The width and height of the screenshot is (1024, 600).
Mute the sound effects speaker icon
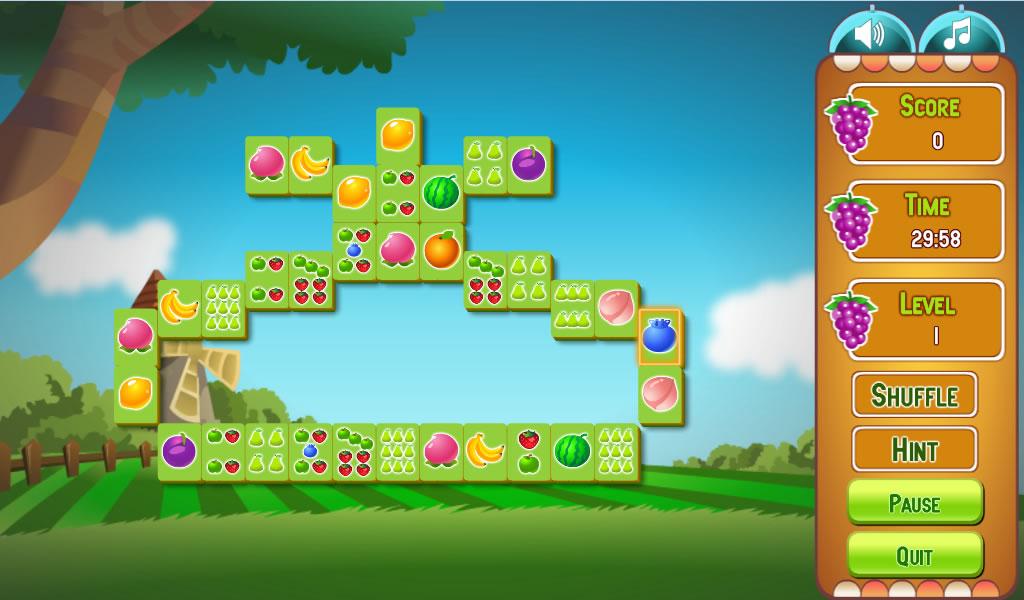[x=869, y=35]
